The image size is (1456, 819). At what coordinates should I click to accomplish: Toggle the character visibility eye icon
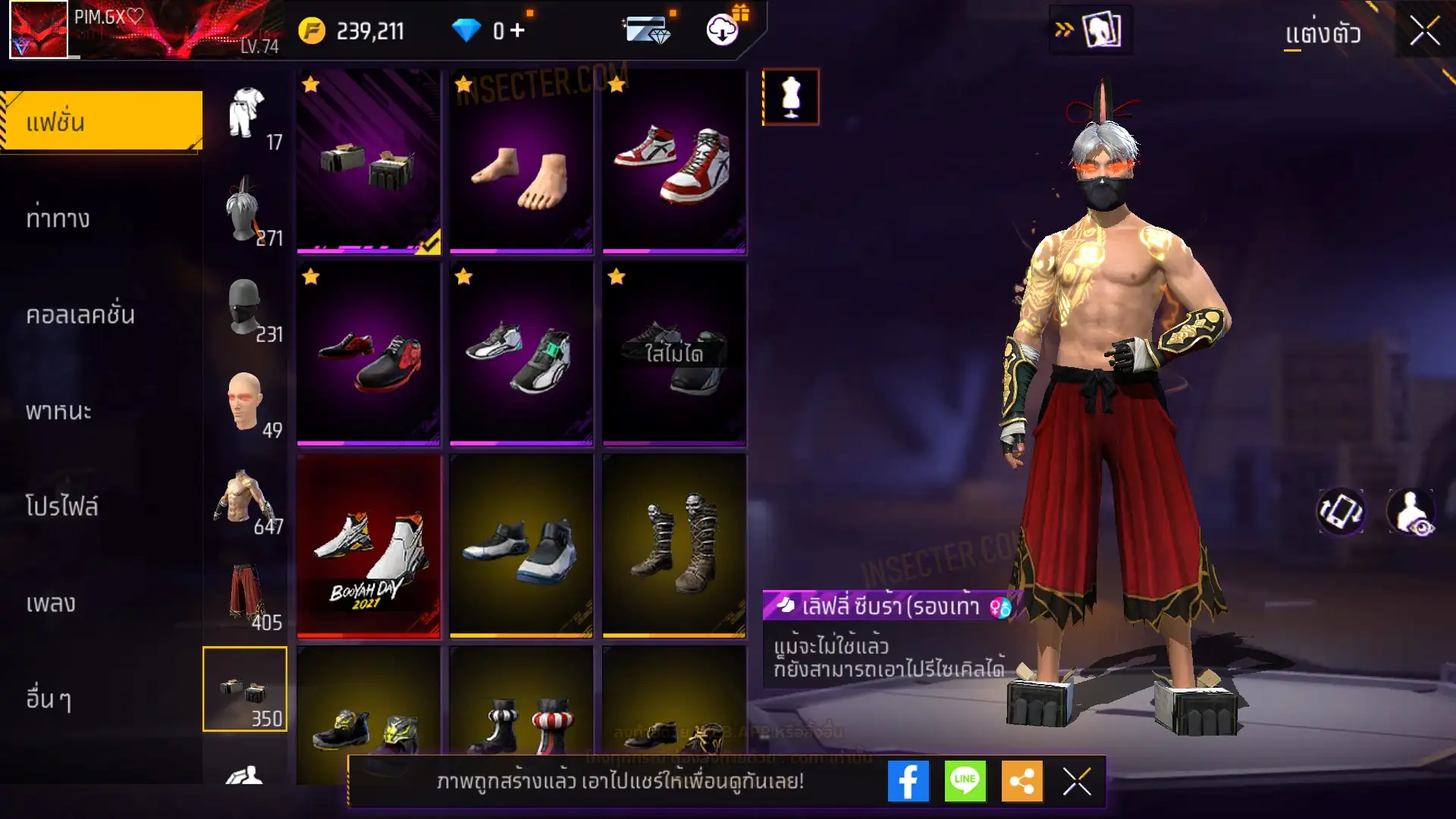click(x=1410, y=512)
